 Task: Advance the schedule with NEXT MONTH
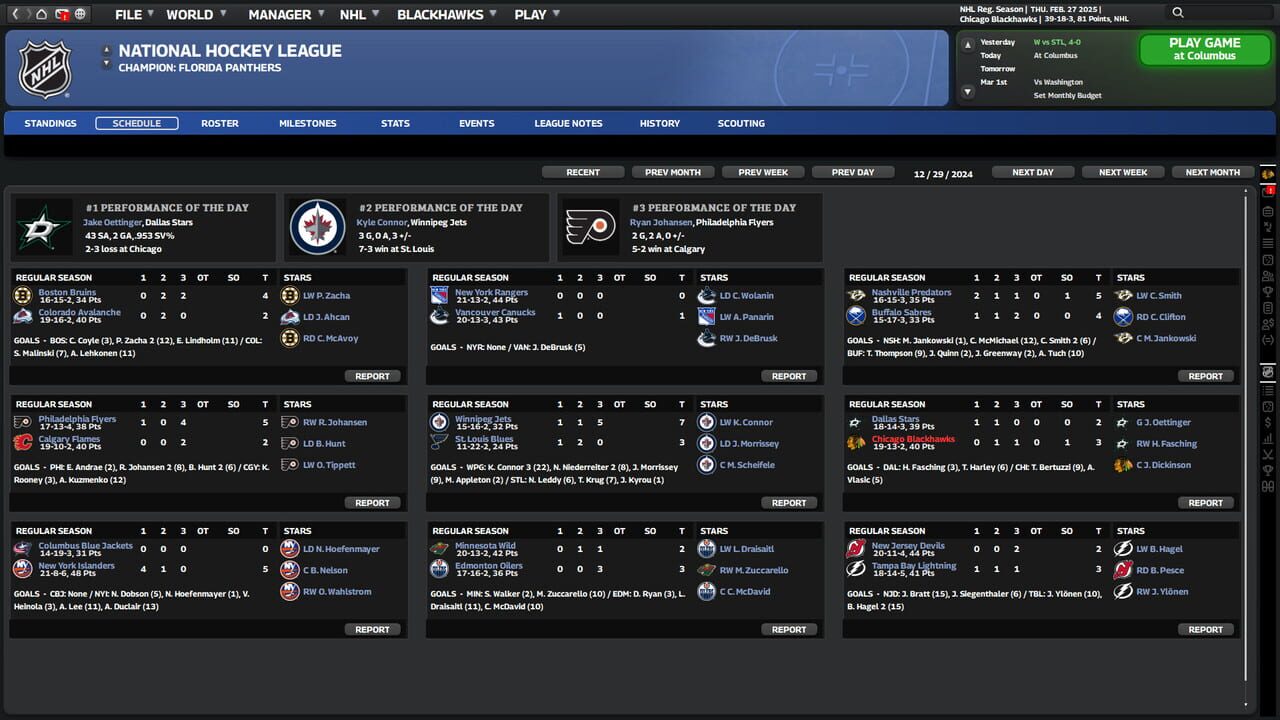pos(1212,171)
